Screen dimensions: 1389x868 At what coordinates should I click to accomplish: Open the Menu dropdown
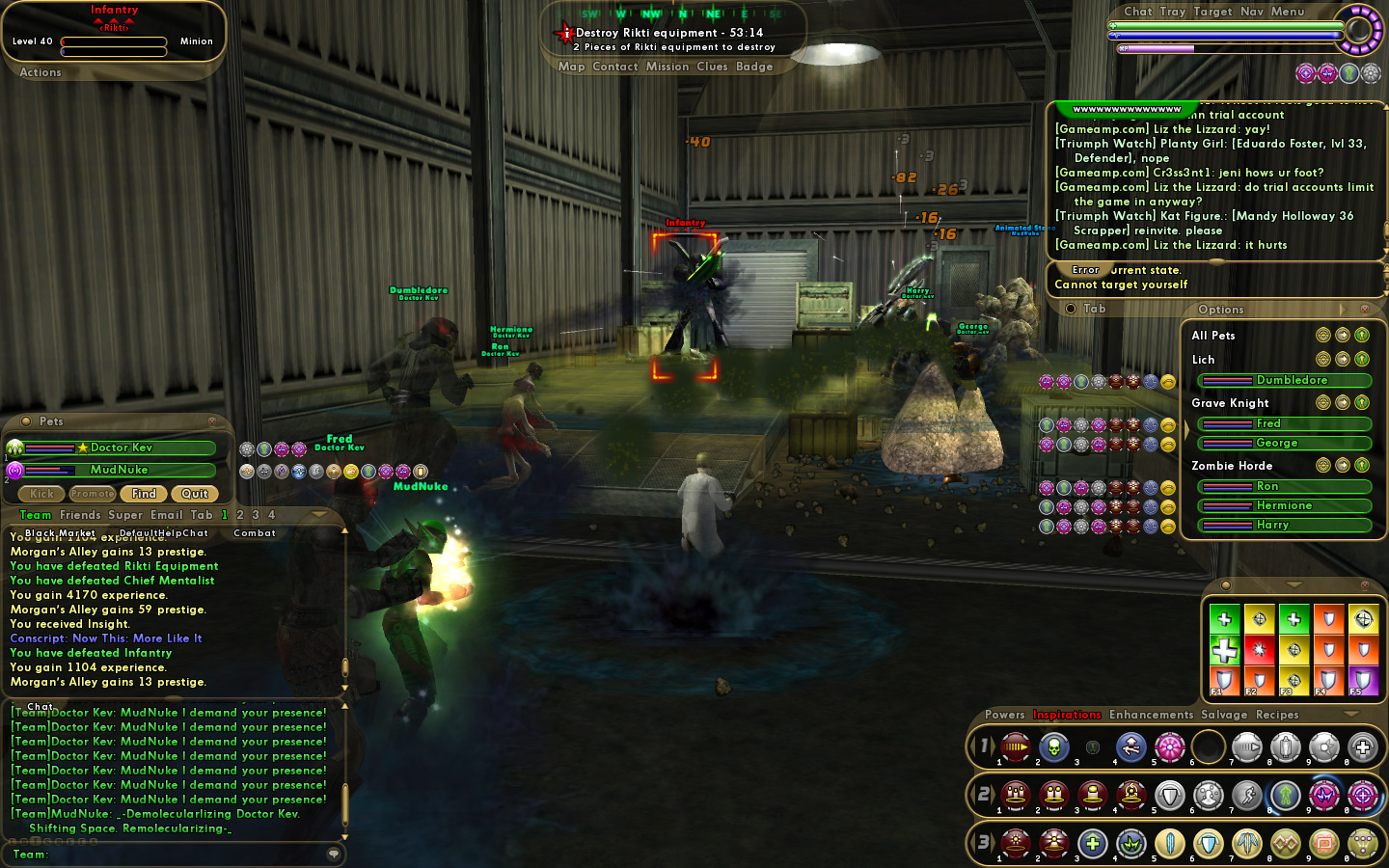(x=1287, y=12)
